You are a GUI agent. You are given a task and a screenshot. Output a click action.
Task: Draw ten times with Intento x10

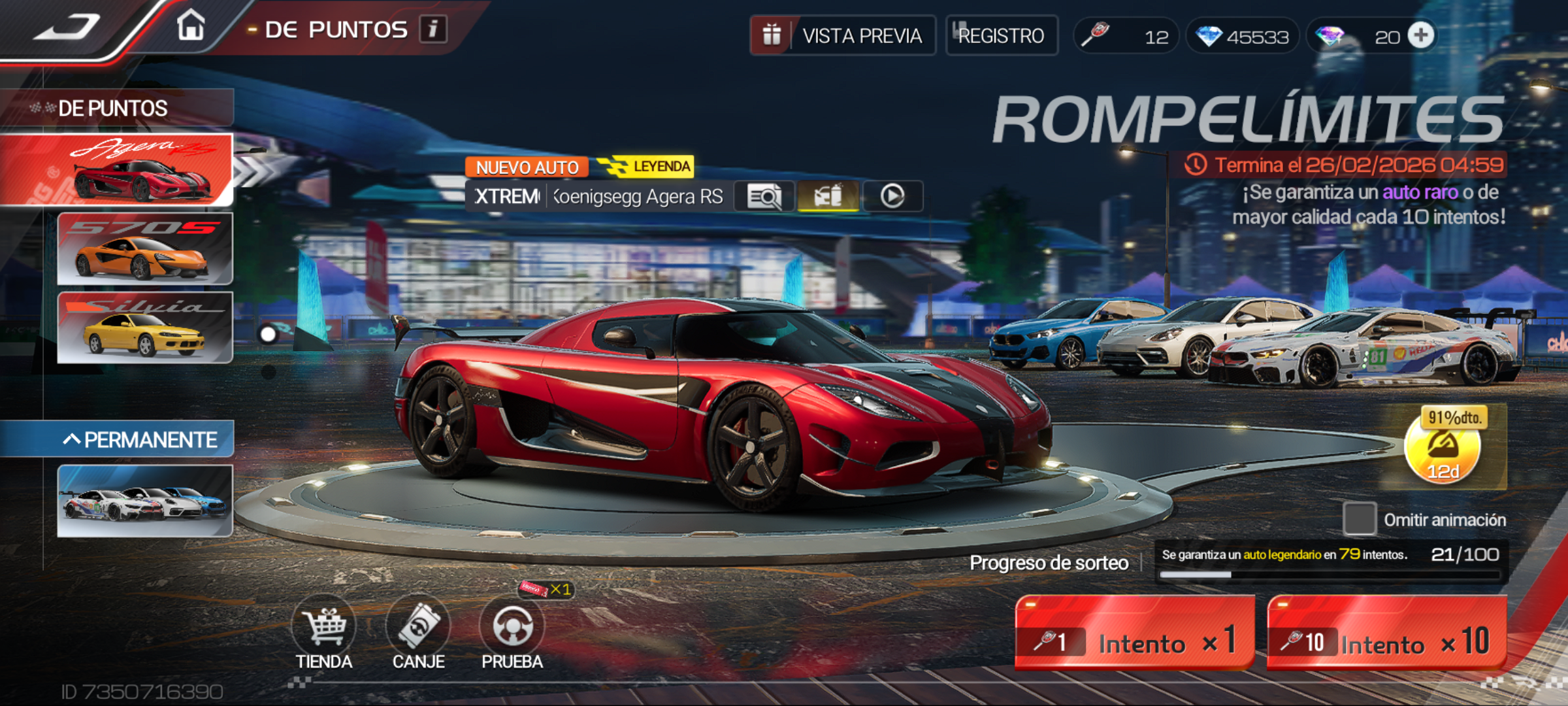pyautogui.click(x=1387, y=633)
